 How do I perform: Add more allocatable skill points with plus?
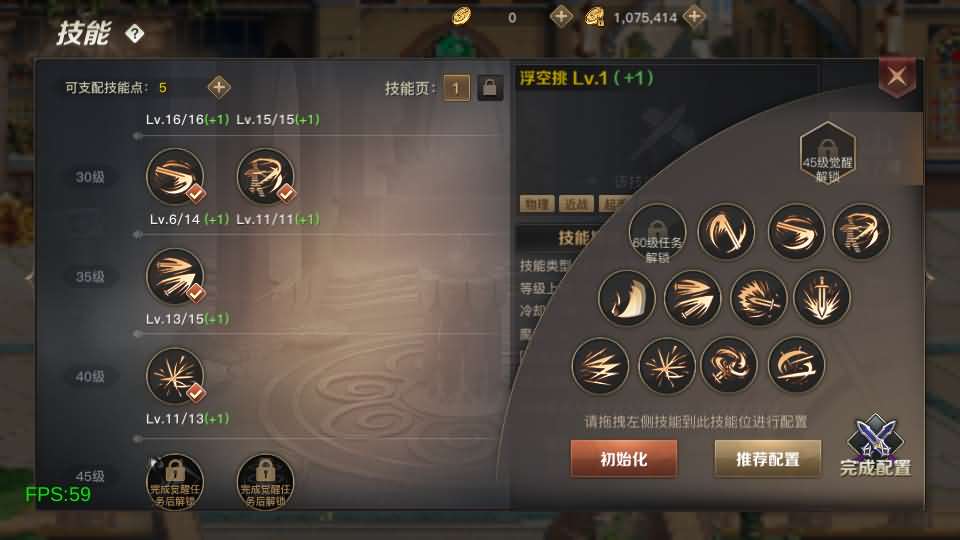219,87
